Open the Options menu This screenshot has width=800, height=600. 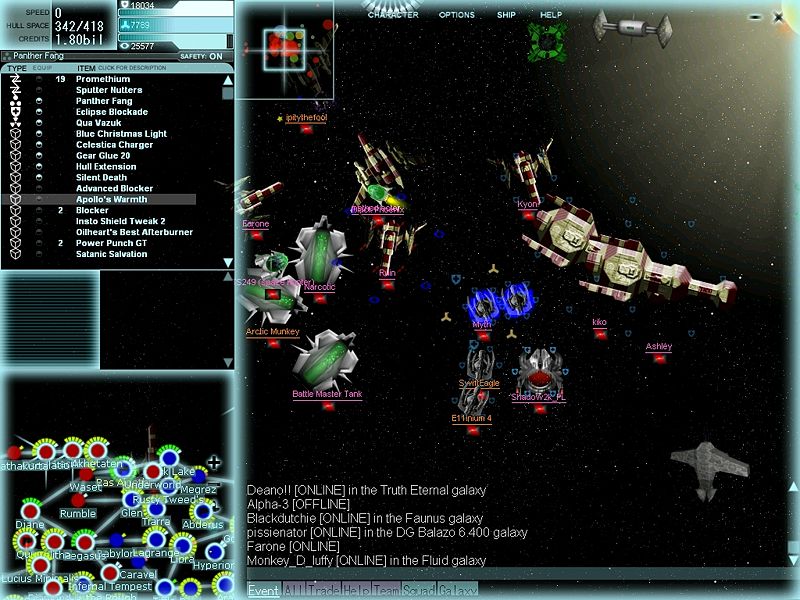point(456,15)
